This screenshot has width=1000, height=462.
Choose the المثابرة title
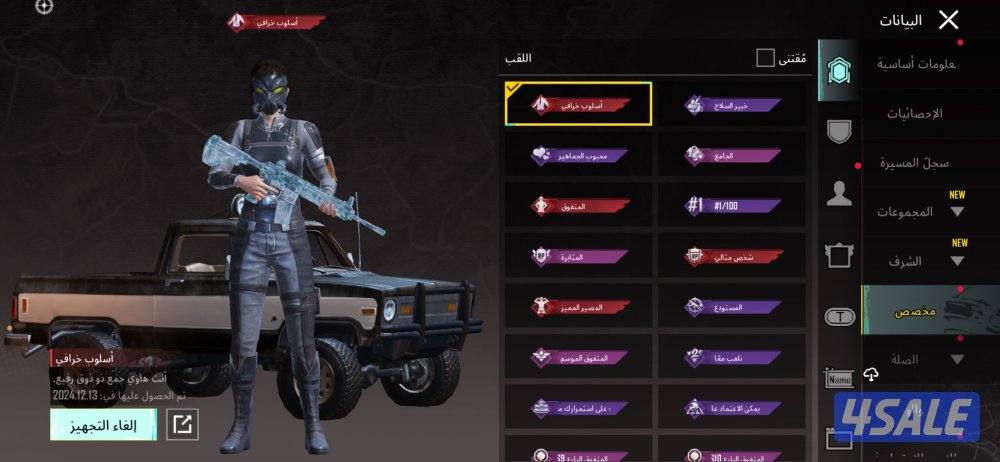click(x=579, y=256)
